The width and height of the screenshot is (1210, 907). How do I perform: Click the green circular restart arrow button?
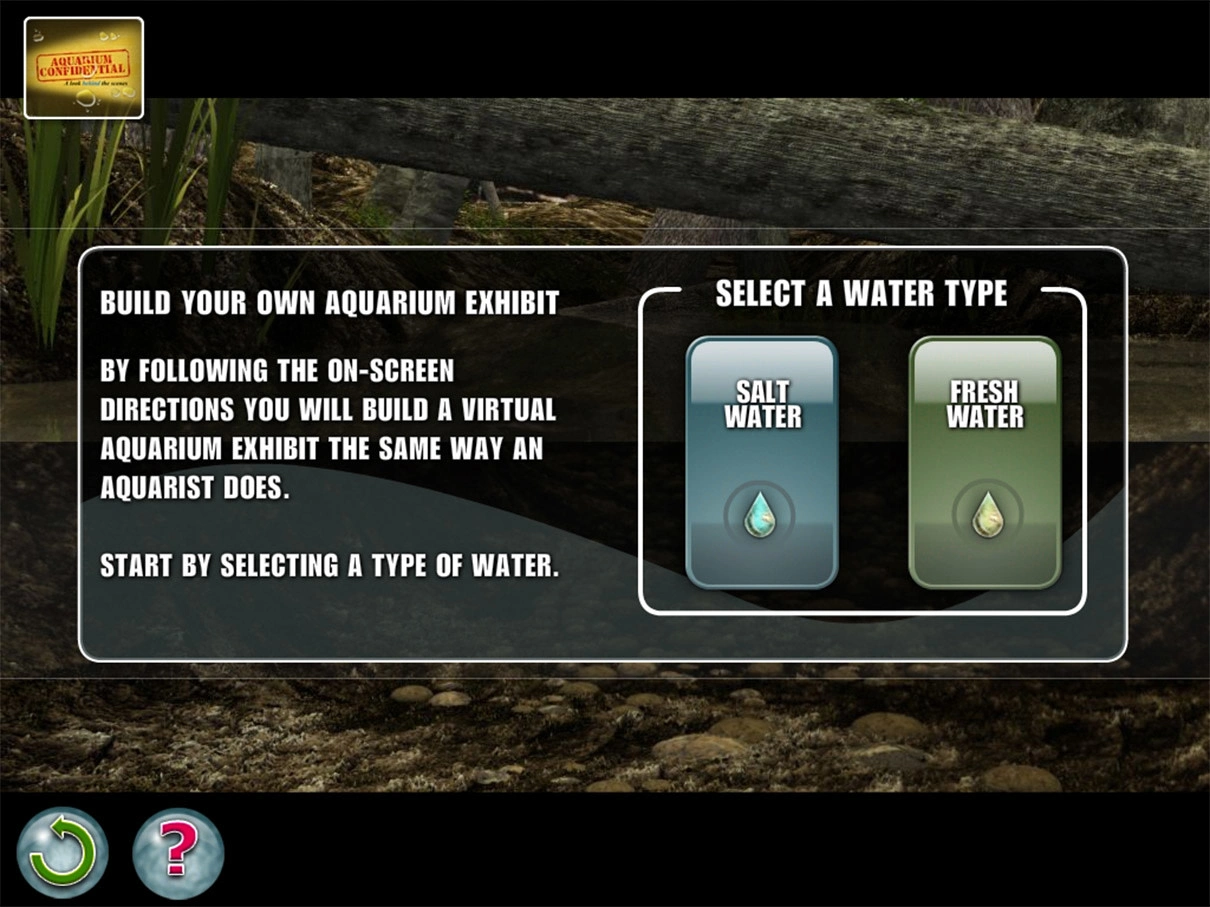(x=62, y=852)
